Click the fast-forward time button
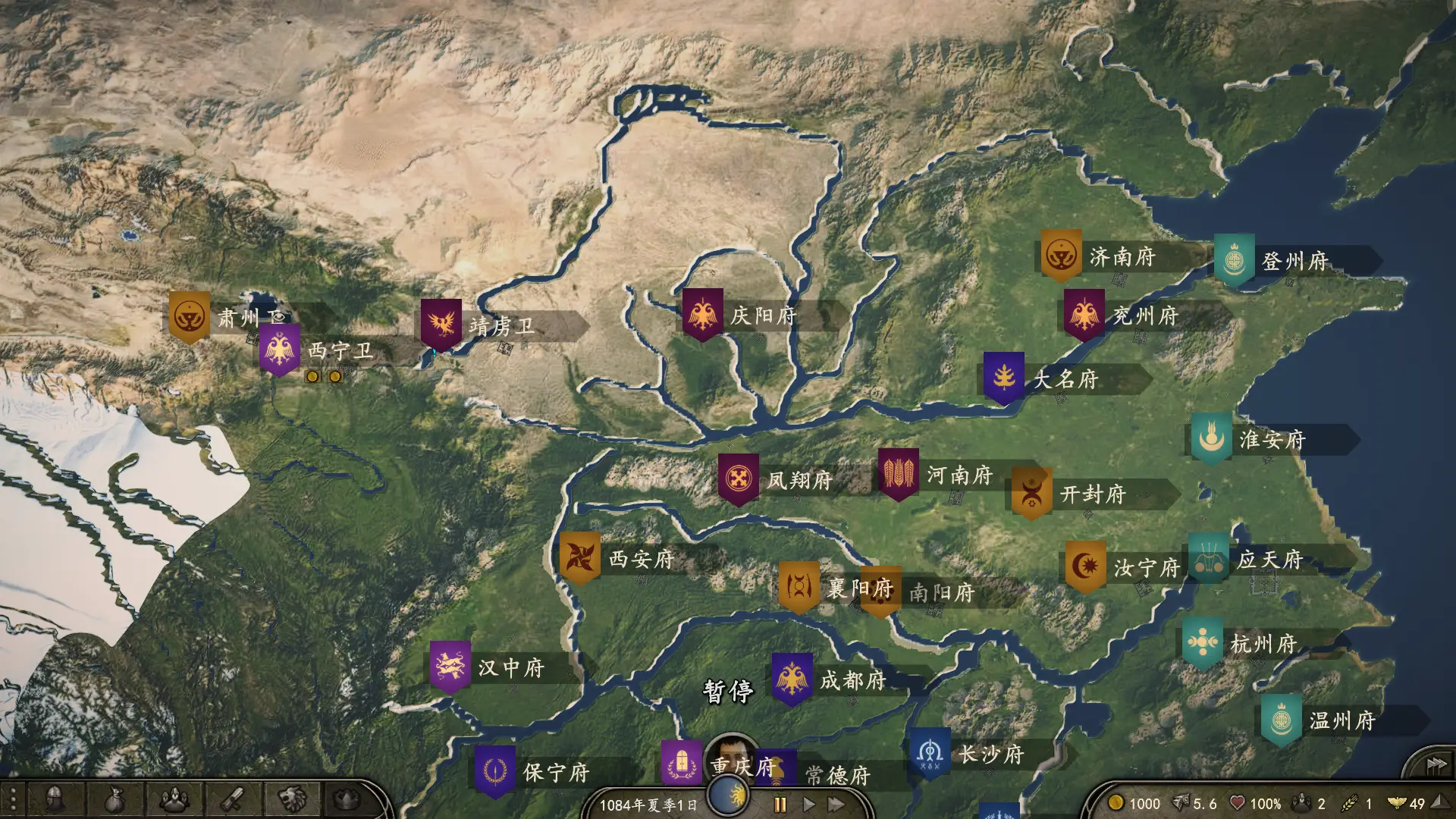 836,804
